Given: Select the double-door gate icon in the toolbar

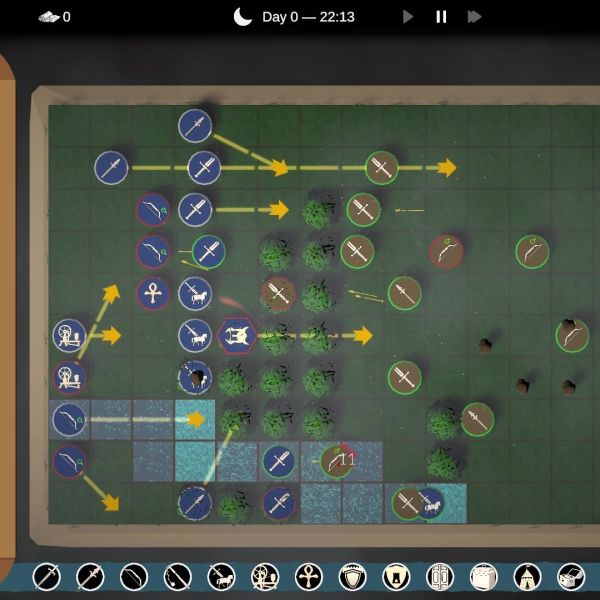Looking at the screenshot, I should 440,577.
